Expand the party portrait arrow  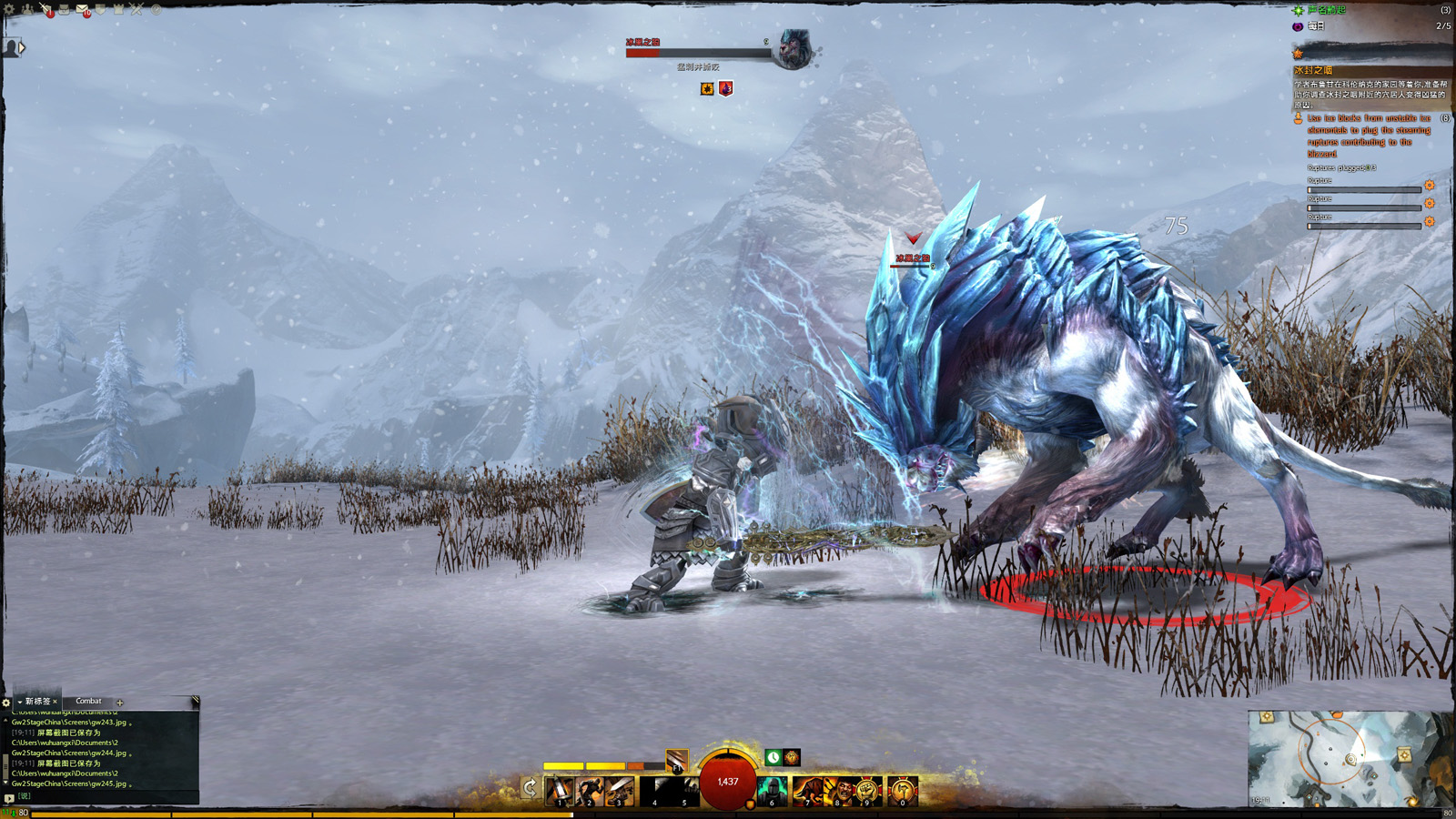pyautogui.click(x=22, y=47)
